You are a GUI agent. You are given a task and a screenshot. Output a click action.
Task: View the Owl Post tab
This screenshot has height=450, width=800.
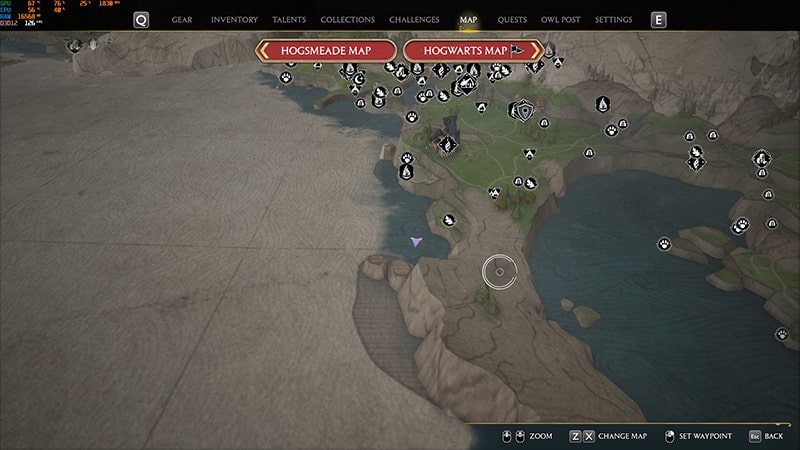pyautogui.click(x=560, y=20)
